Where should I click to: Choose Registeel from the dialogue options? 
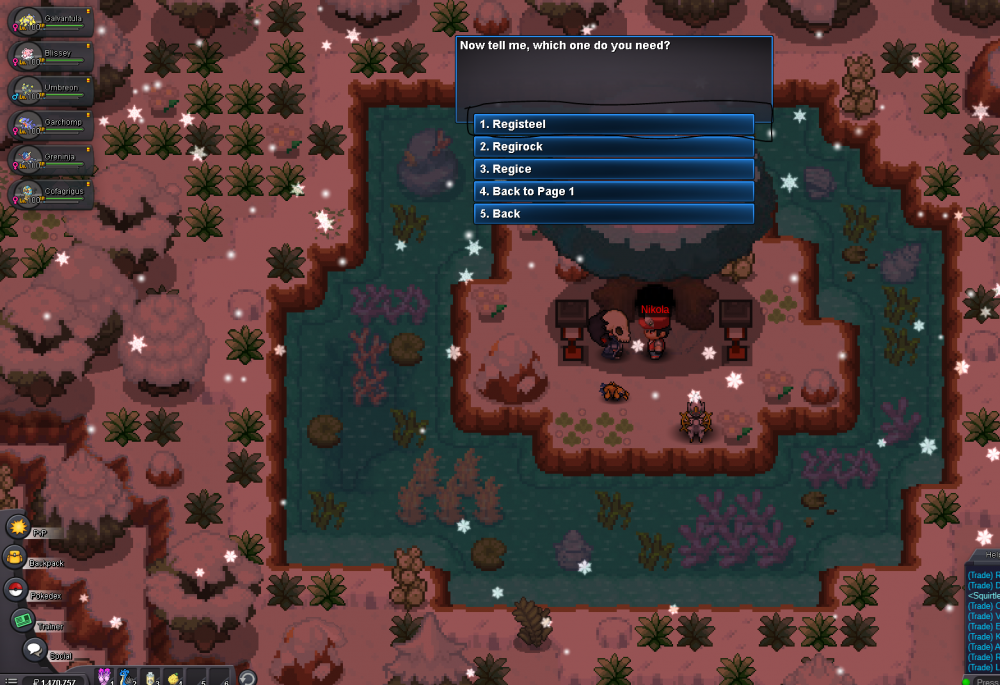[613, 124]
